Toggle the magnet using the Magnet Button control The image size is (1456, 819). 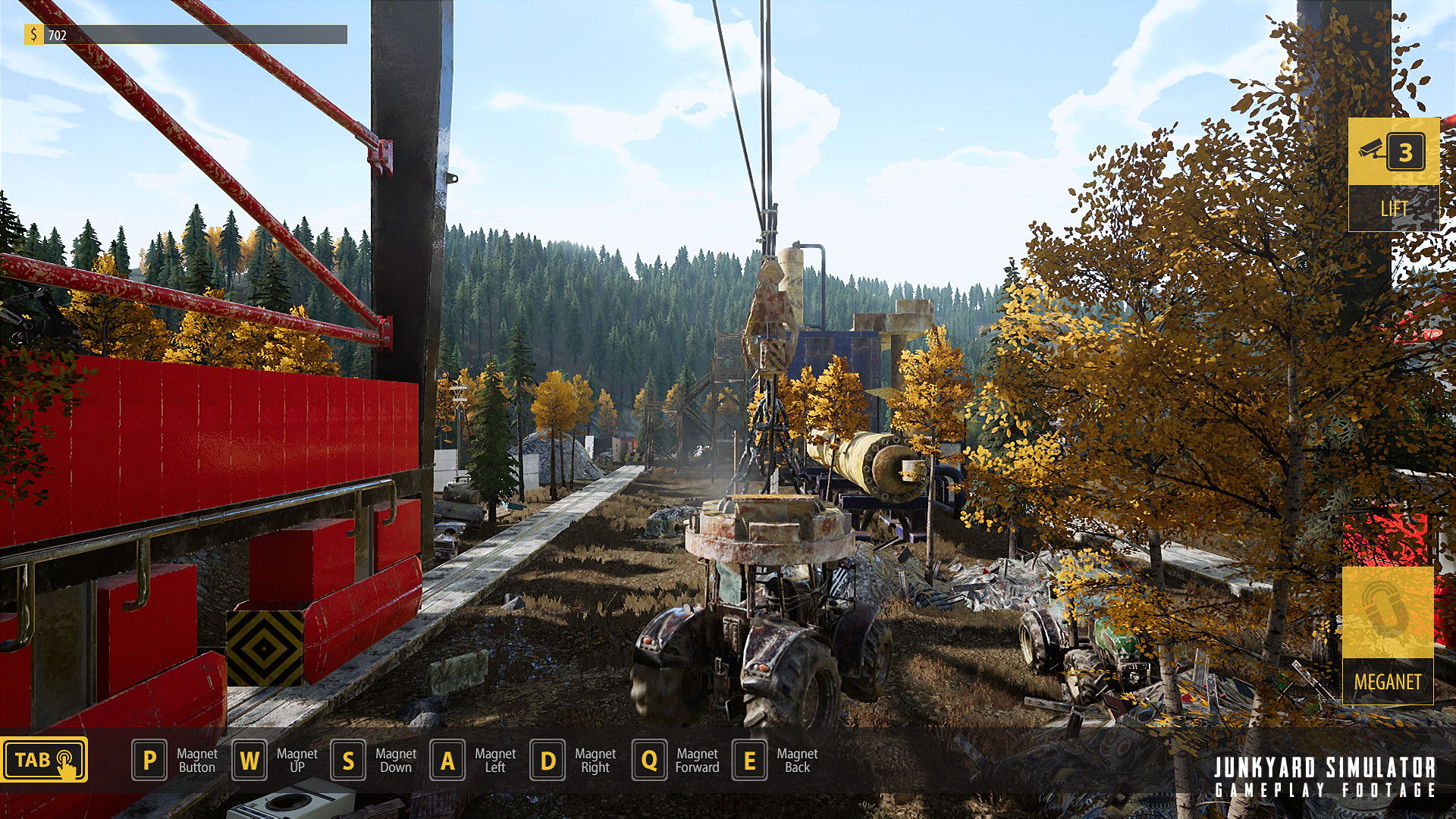(x=149, y=761)
